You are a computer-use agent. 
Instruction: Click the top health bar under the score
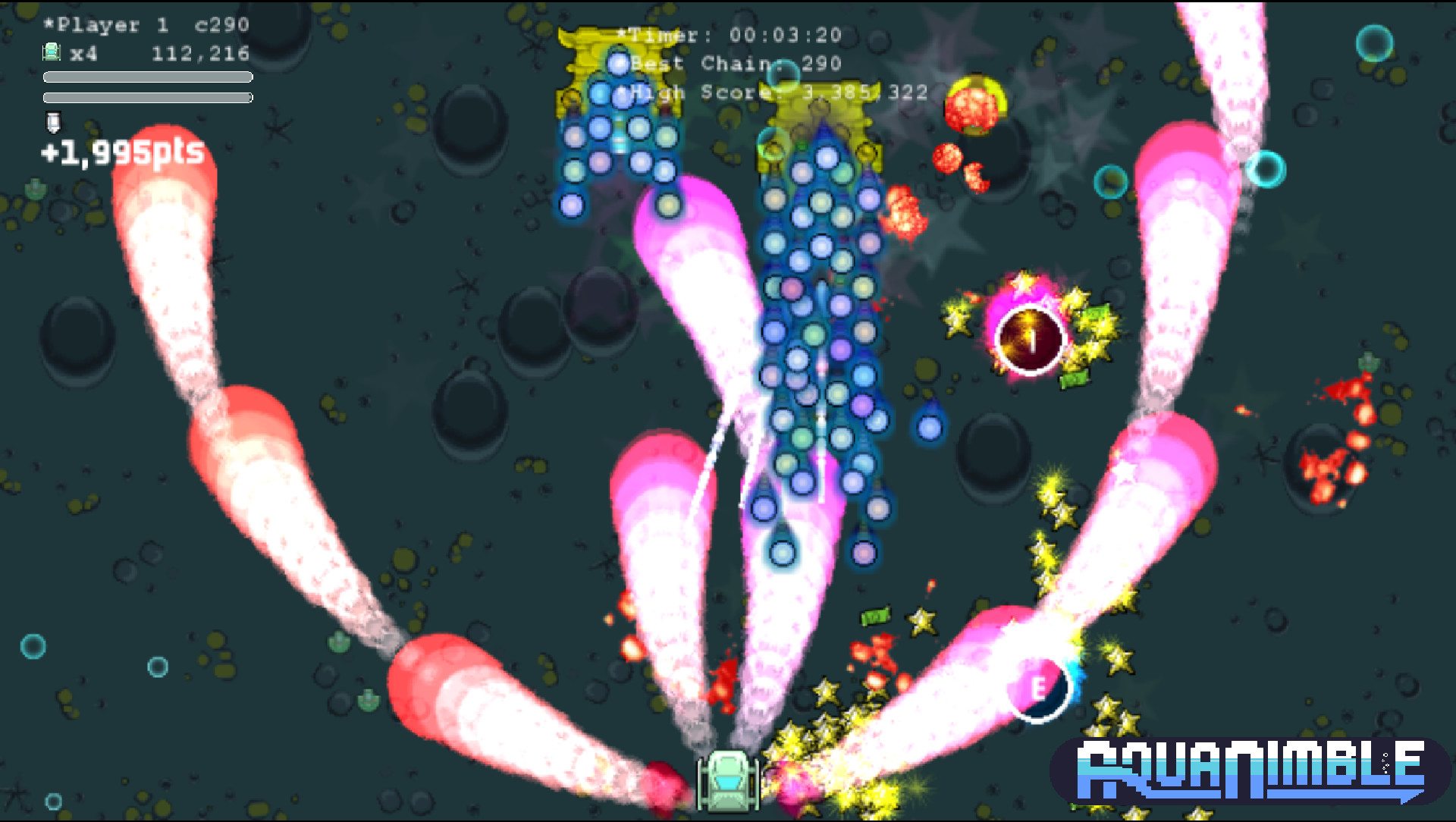point(148,77)
